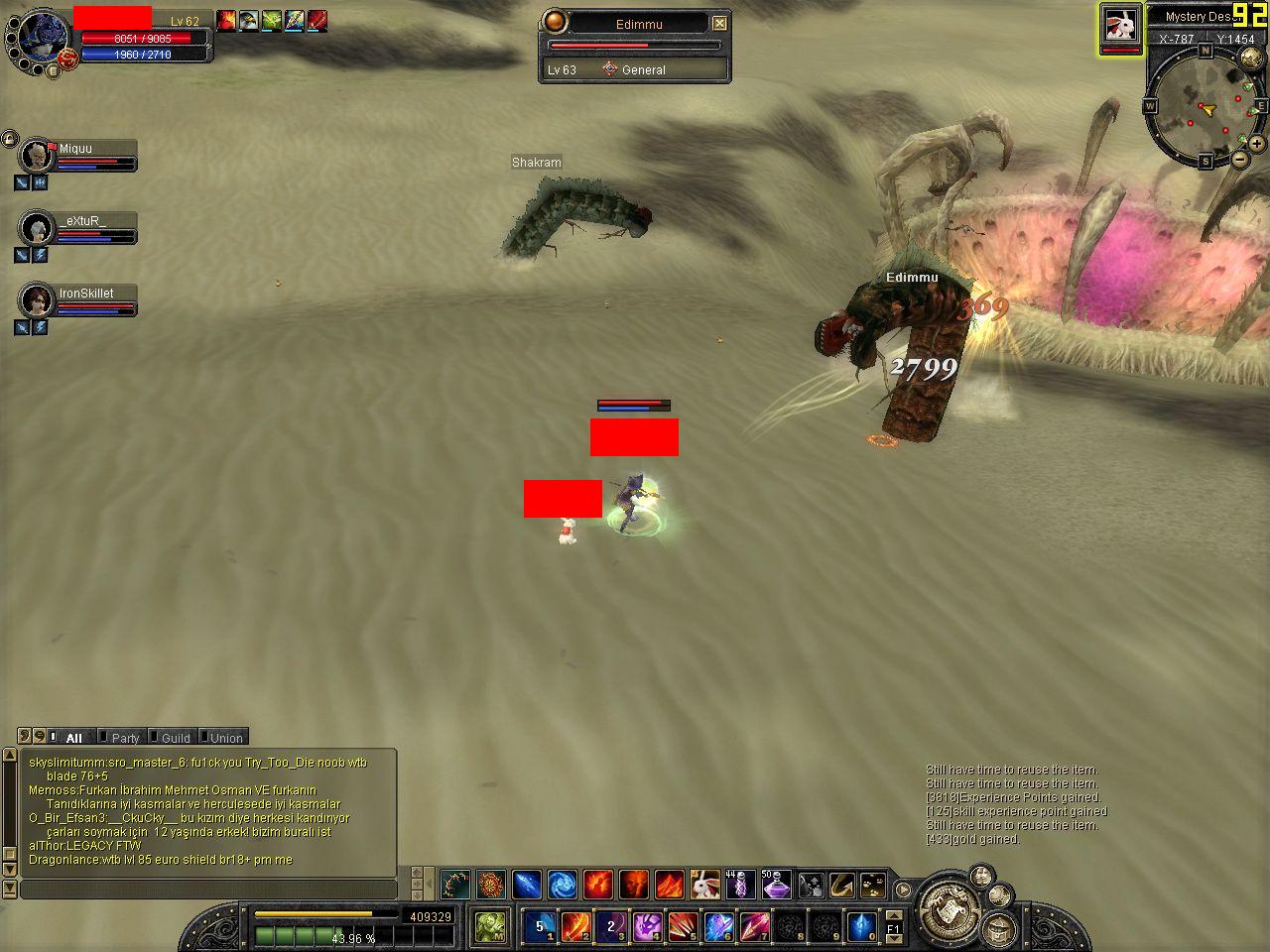Show the All chat tab
This screenshot has height=952, width=1270.
click(x=73, y=738)
